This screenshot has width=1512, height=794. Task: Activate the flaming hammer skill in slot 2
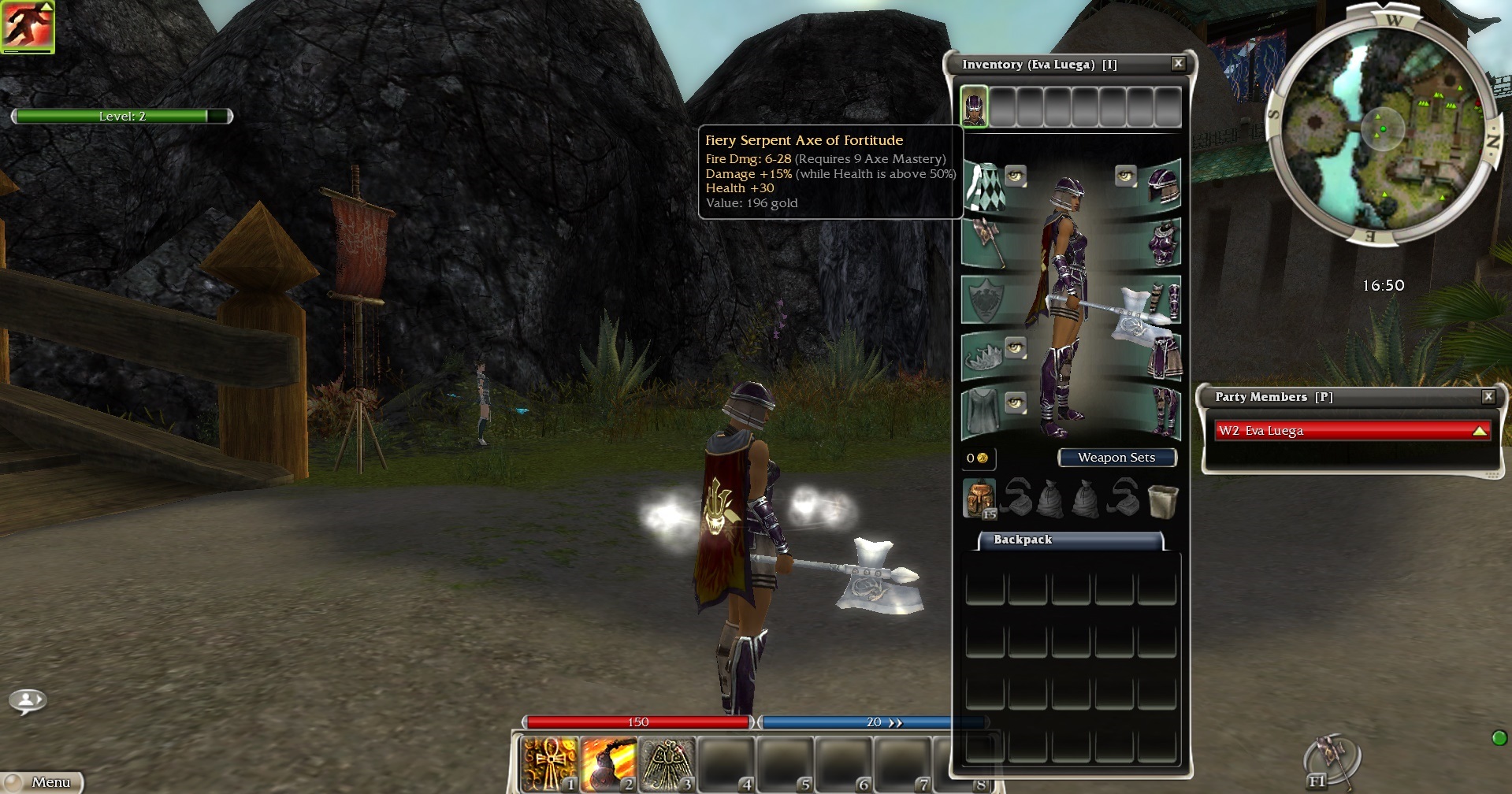click(607, 763)
